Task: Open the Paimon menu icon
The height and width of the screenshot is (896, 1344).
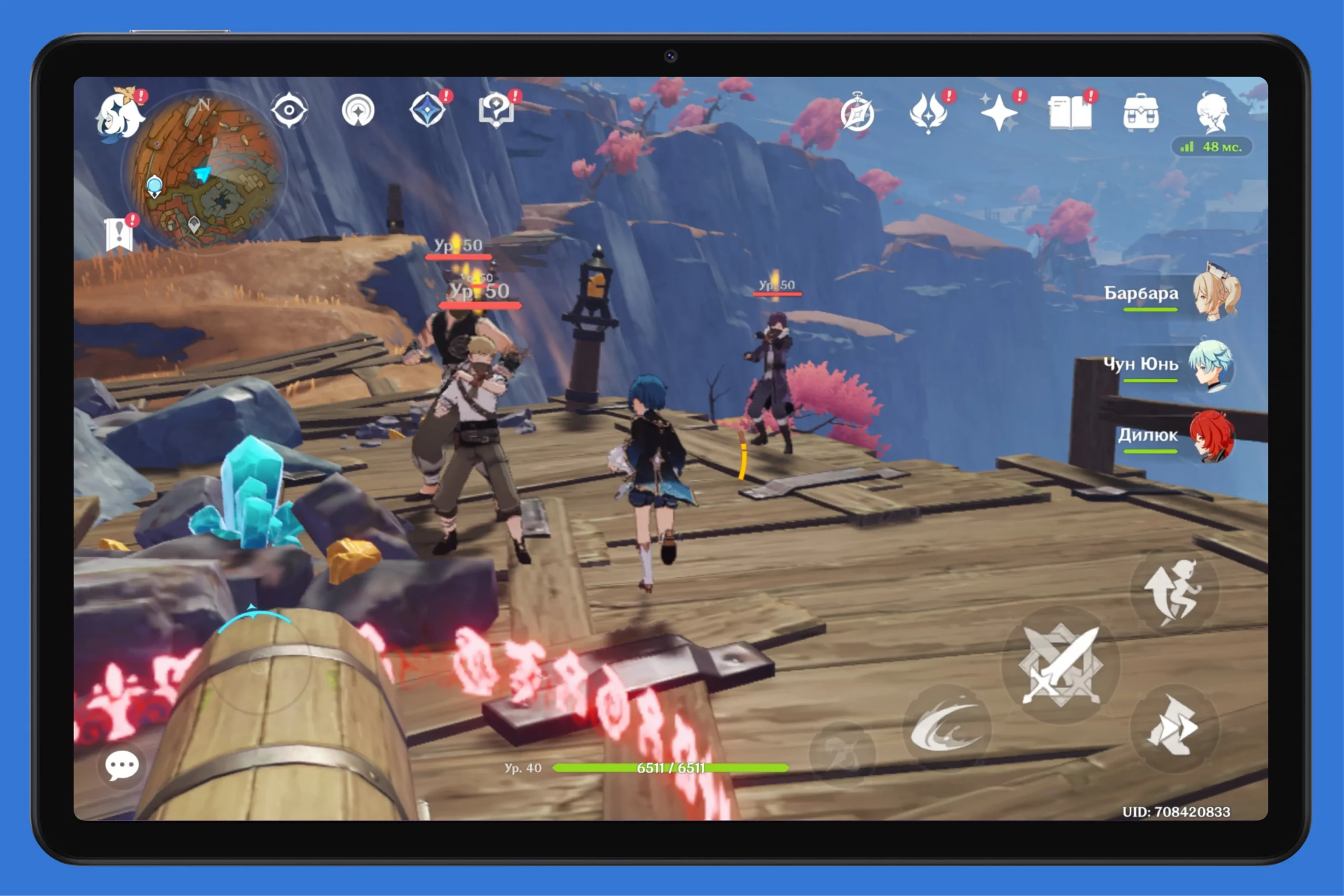Action: tap(121, 116)
